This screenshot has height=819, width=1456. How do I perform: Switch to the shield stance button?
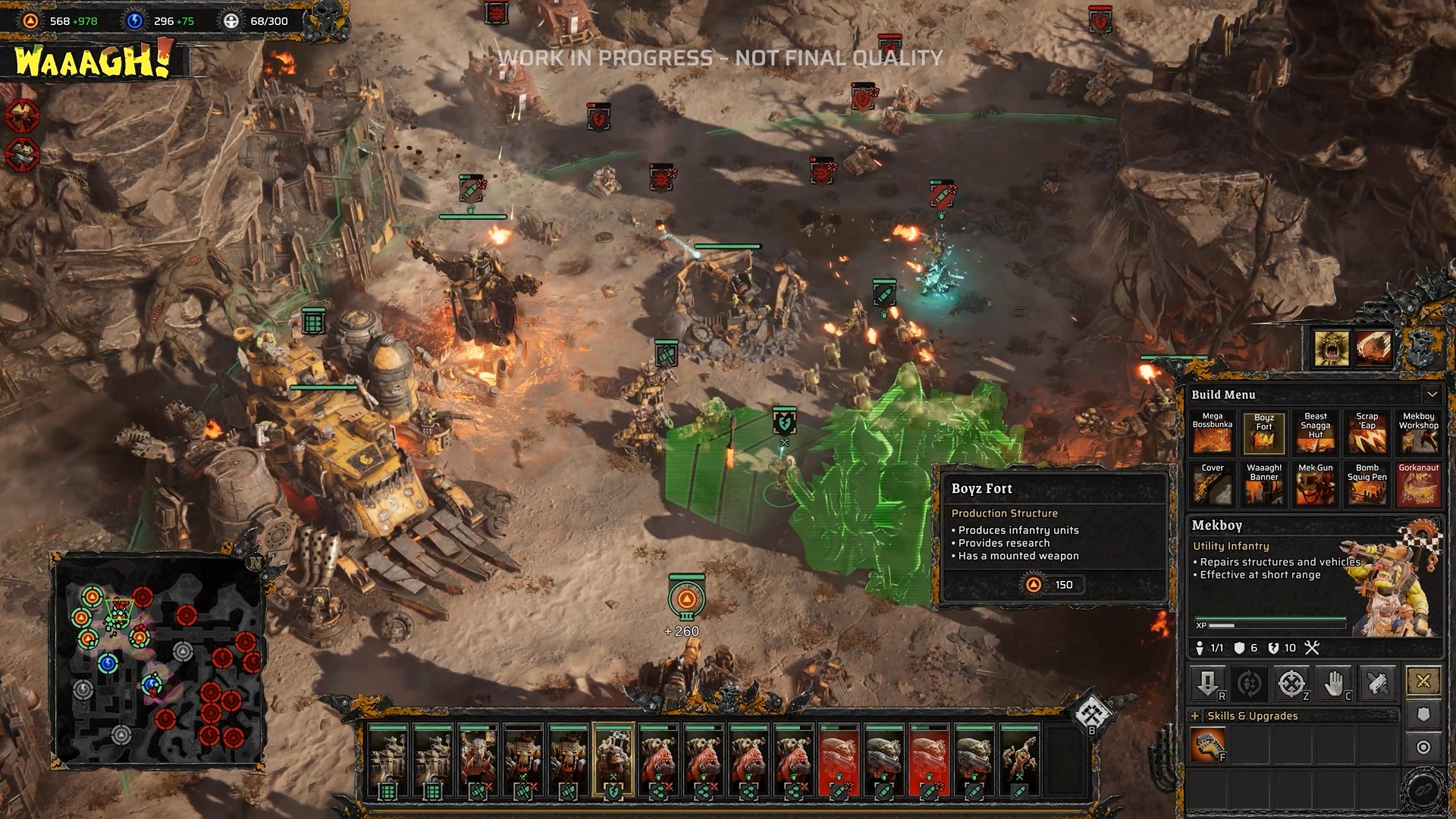1423,714
